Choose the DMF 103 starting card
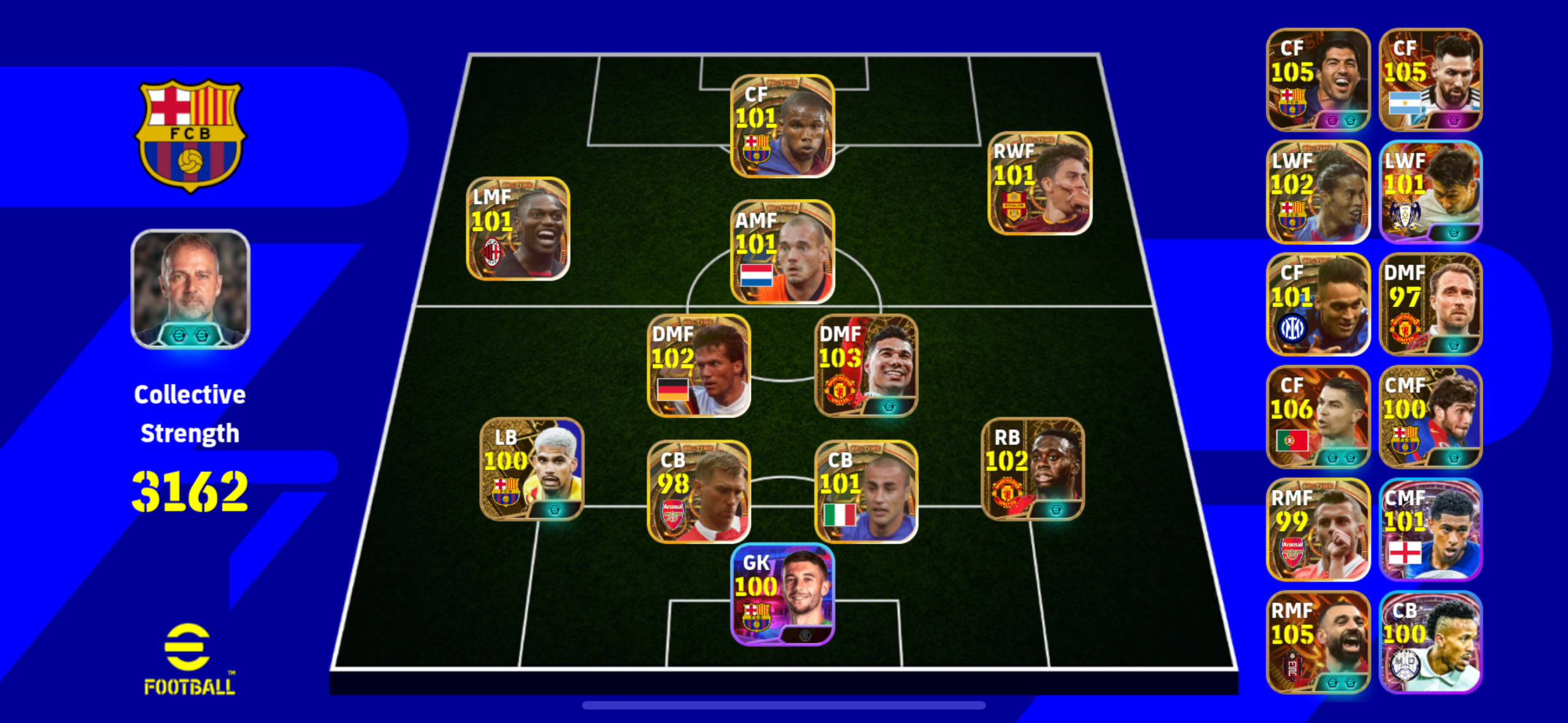 click(x=865, y=365)
